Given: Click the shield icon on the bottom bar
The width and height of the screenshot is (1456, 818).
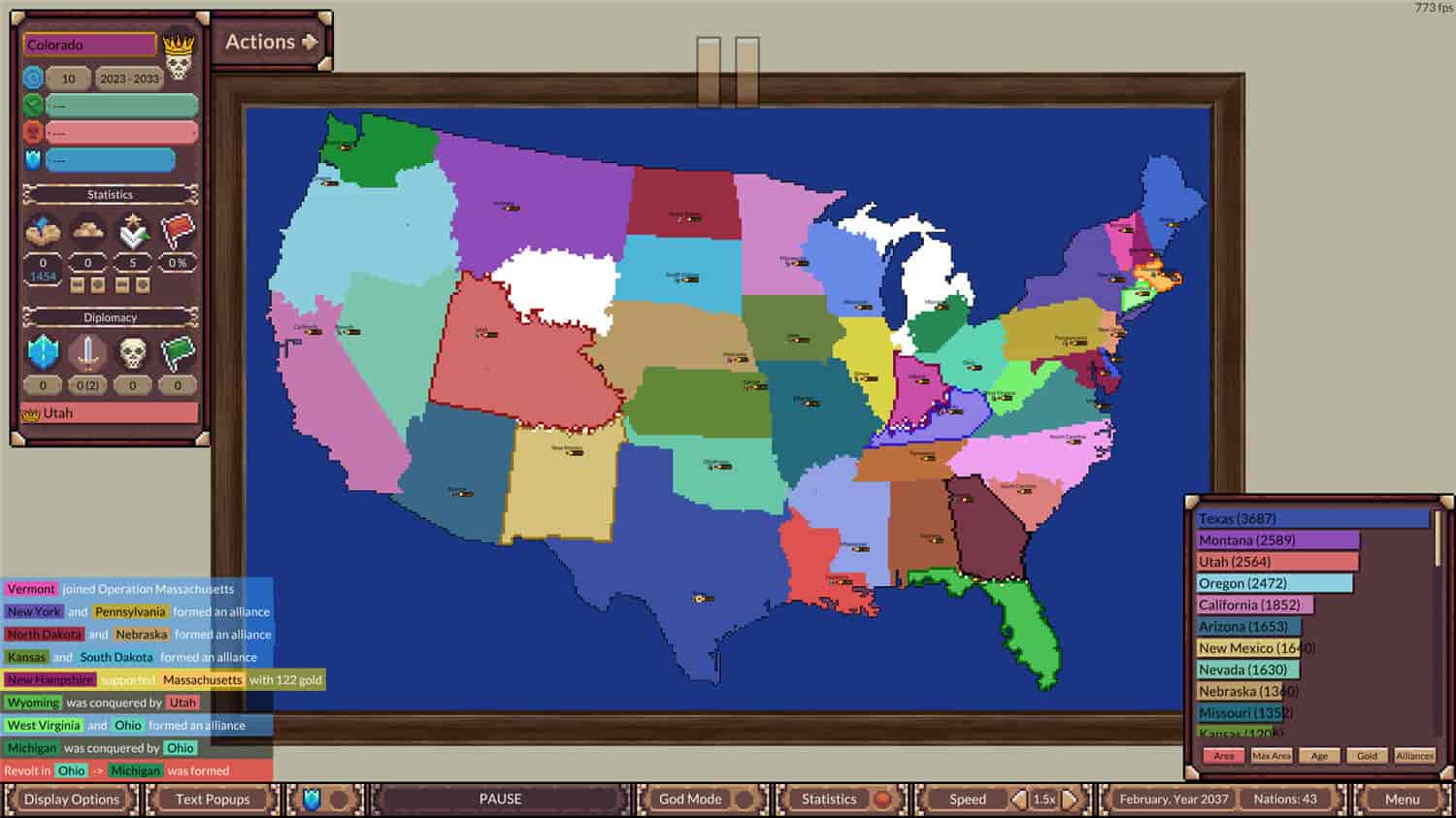Looking at the screenshot, I should click(x=309, y=799).
